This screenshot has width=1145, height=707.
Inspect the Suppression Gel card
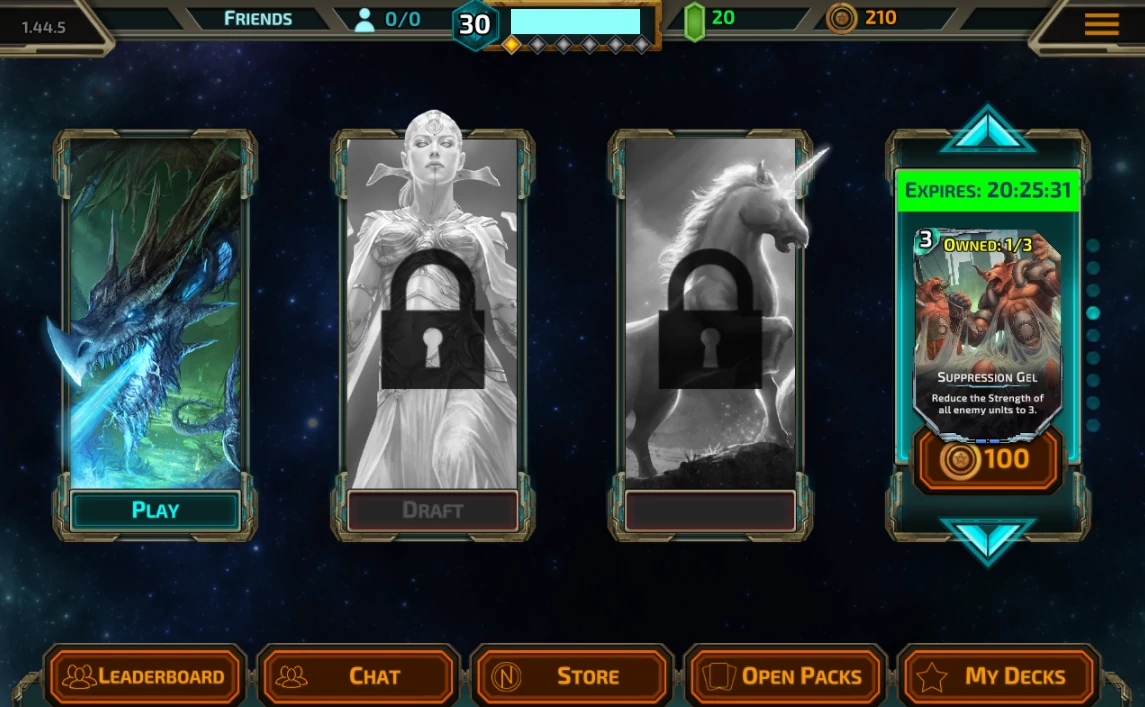(987, 330)
